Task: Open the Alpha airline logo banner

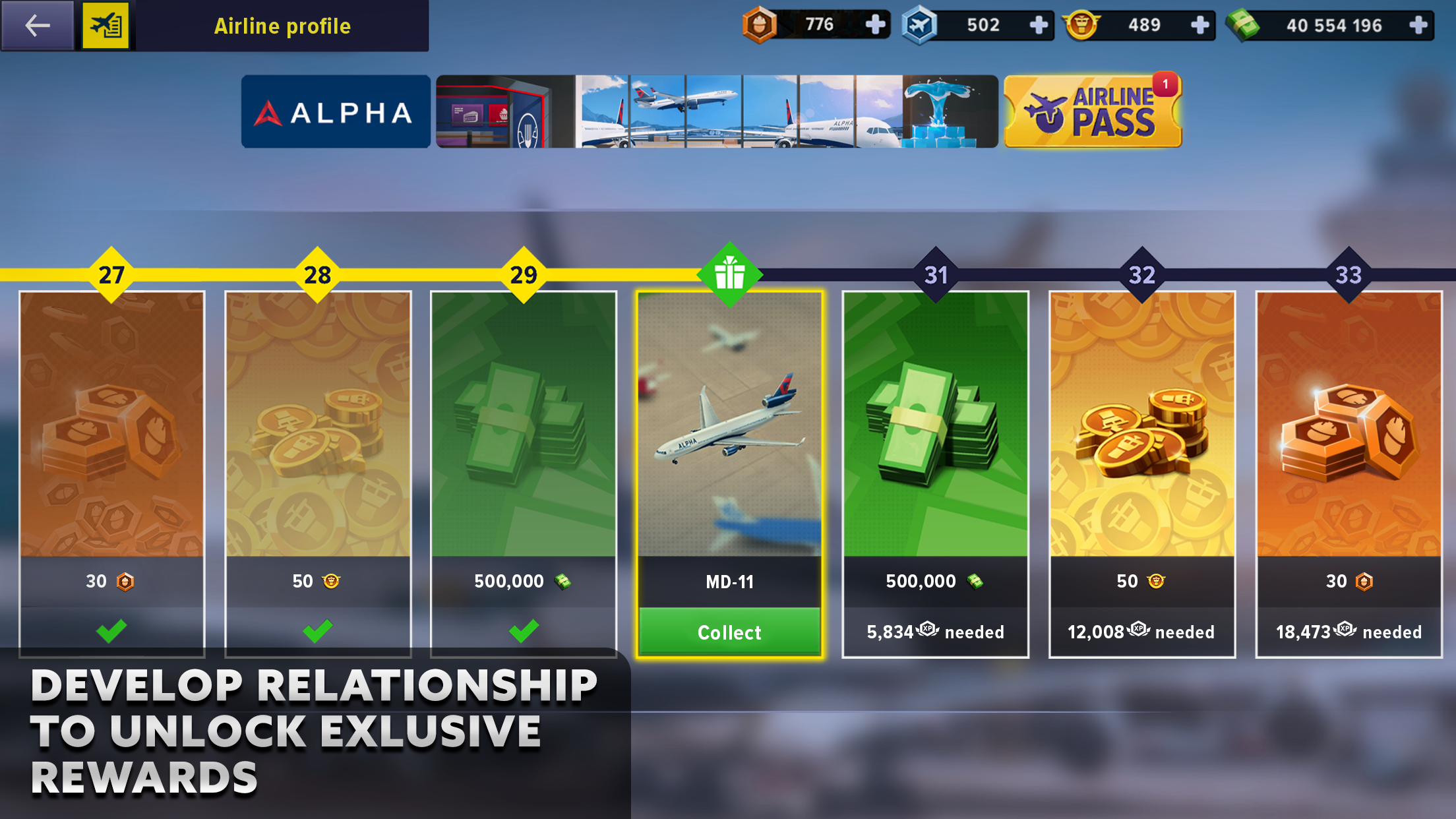Action: pyautogui.click(x=335, y=111)
